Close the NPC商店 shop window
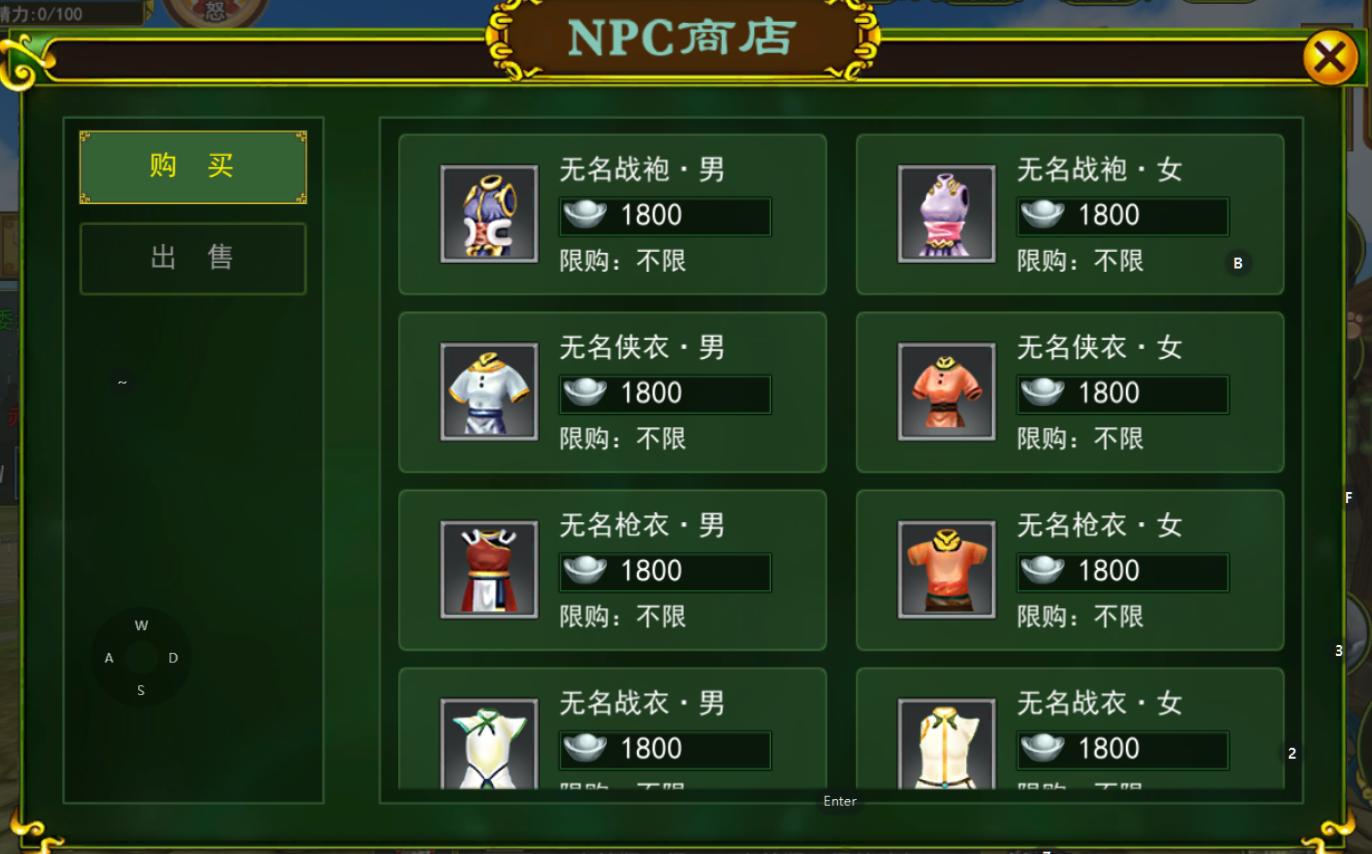 click(x=1329, y=56)
